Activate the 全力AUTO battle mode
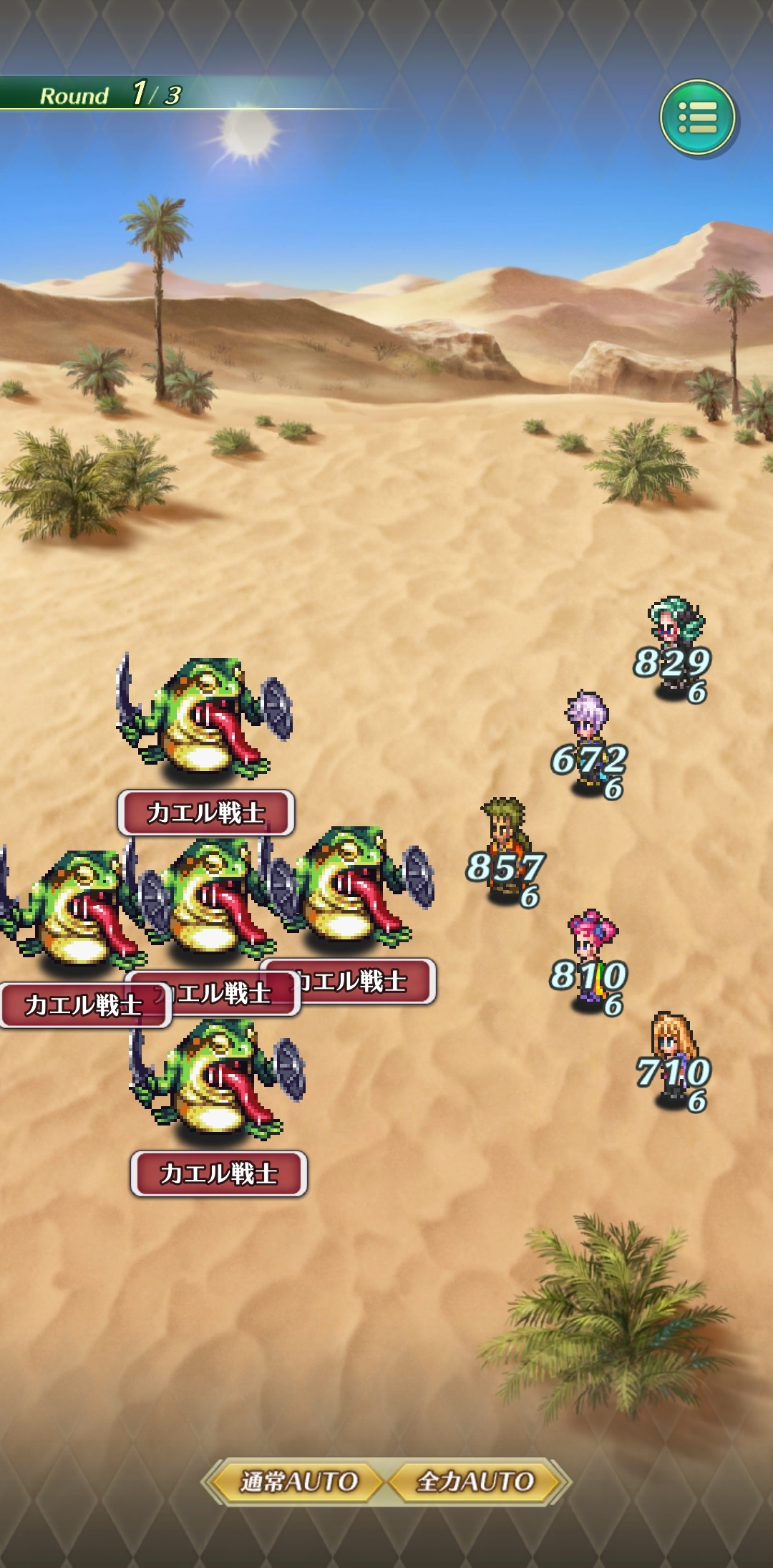 click(x=475, y=1481)
